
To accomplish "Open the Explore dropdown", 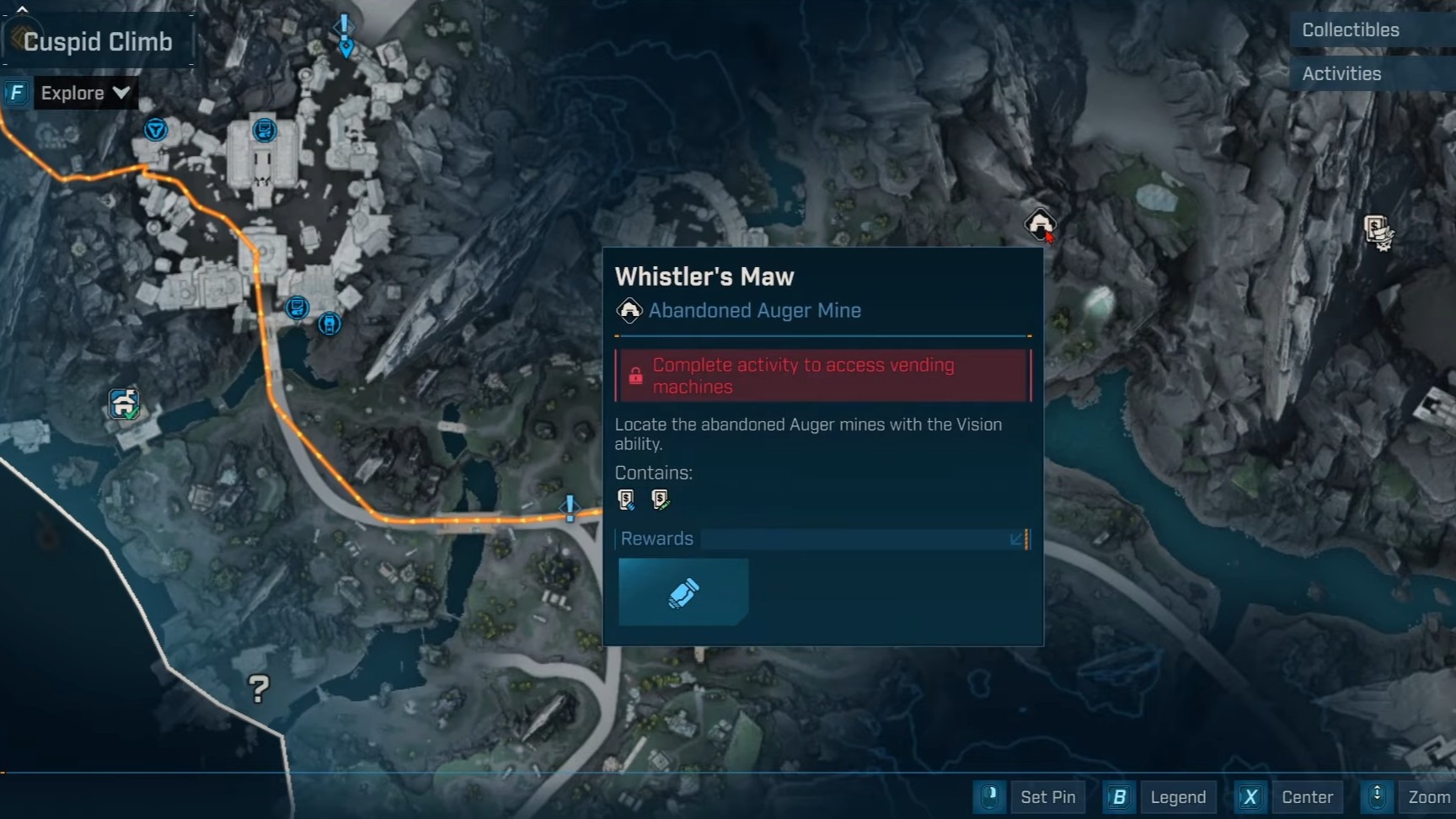I will point(84,93).
